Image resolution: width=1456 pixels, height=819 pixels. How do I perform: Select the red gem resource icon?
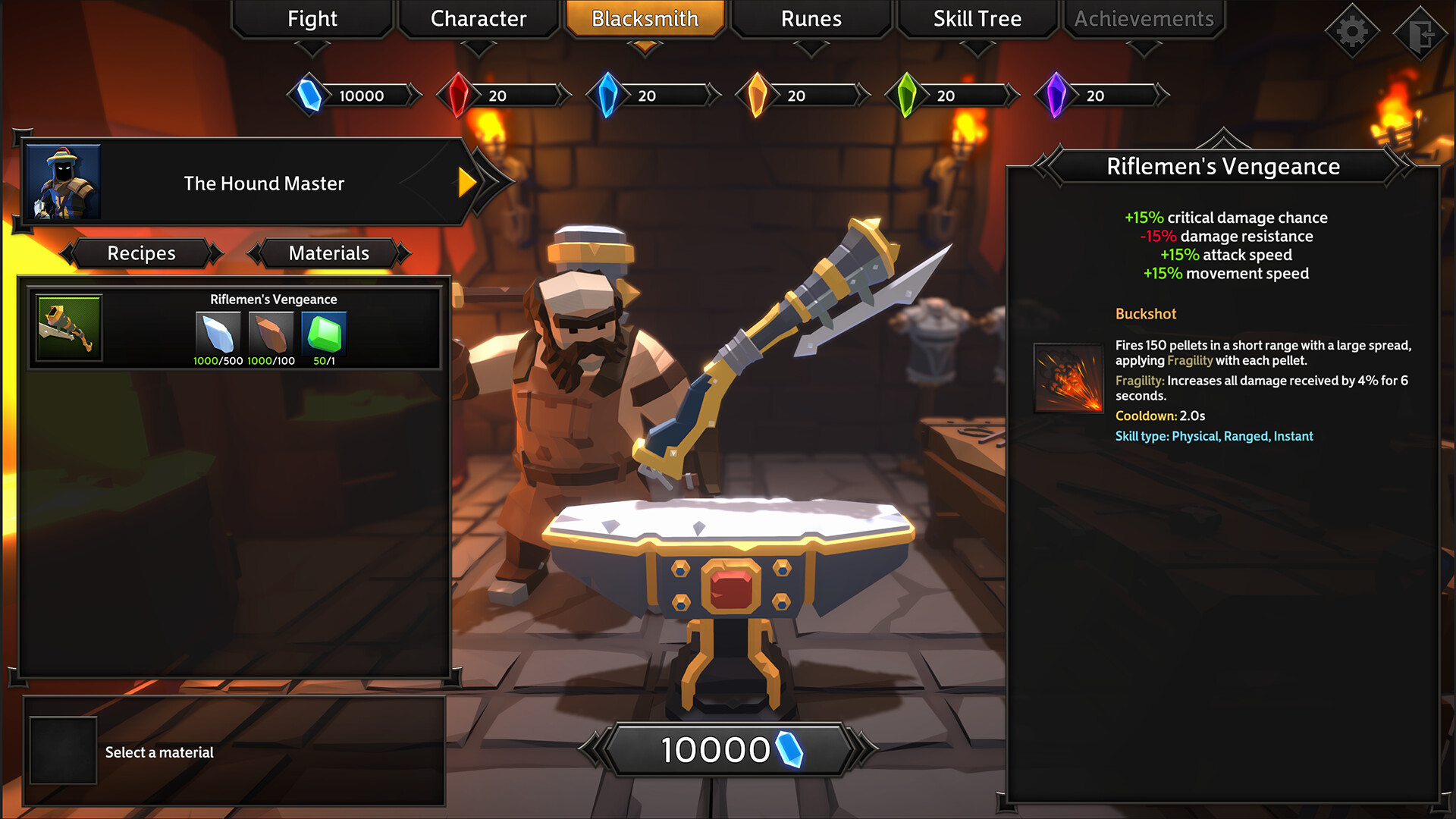click(457, 96)
